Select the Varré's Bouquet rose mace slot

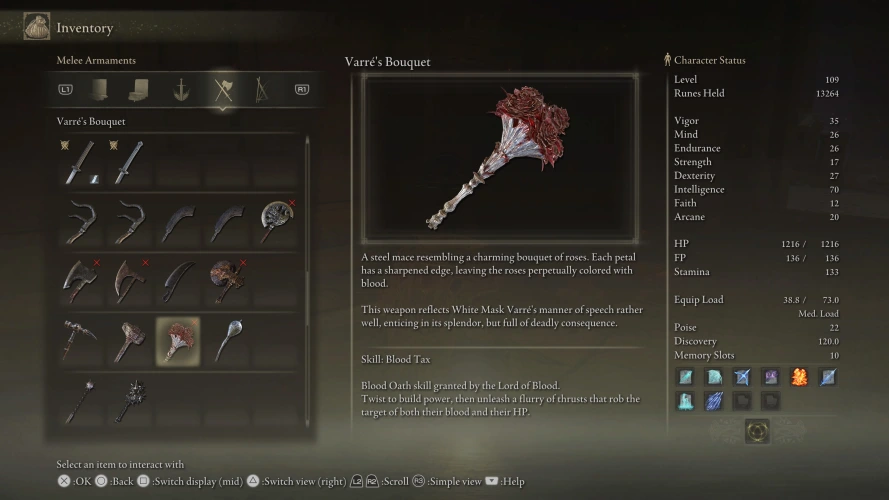tap(178, 341)
